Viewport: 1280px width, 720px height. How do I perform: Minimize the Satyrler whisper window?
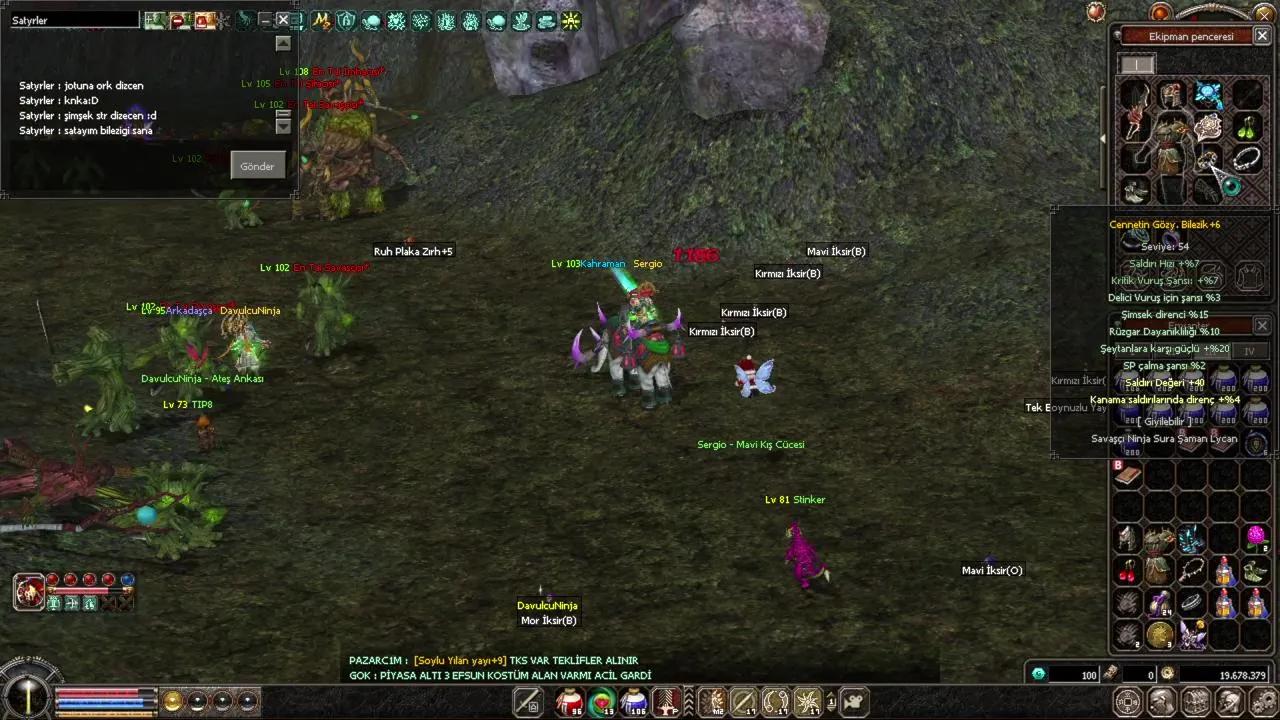[264, 20]
